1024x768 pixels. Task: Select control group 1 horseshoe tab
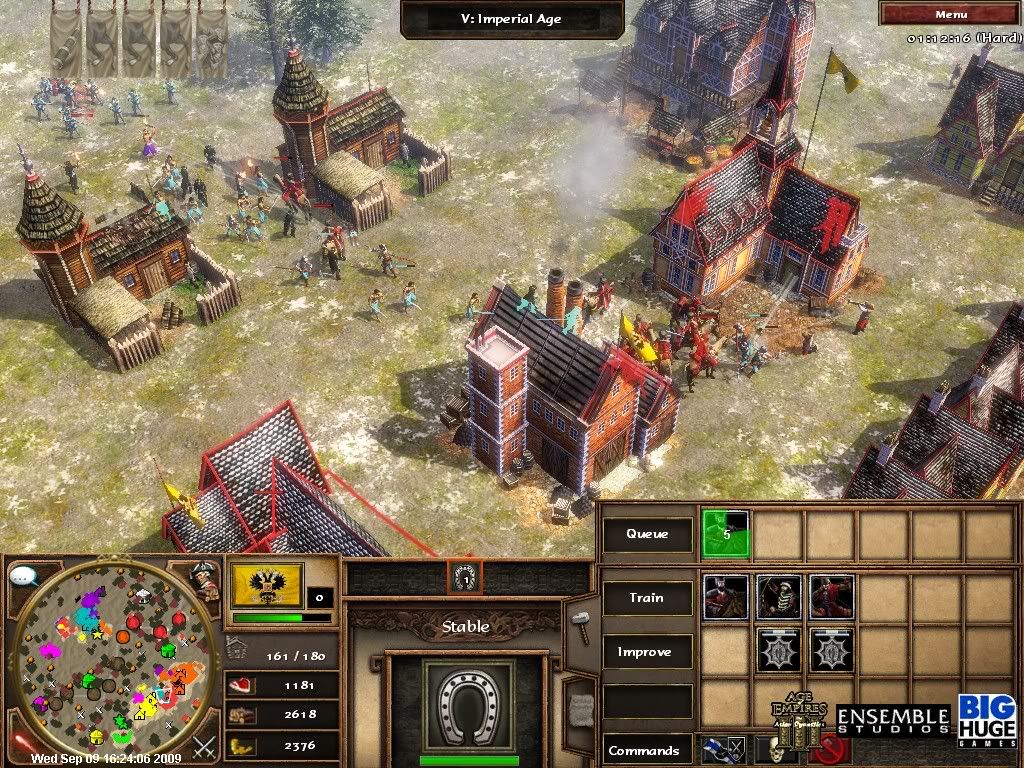tap(465, 576)
